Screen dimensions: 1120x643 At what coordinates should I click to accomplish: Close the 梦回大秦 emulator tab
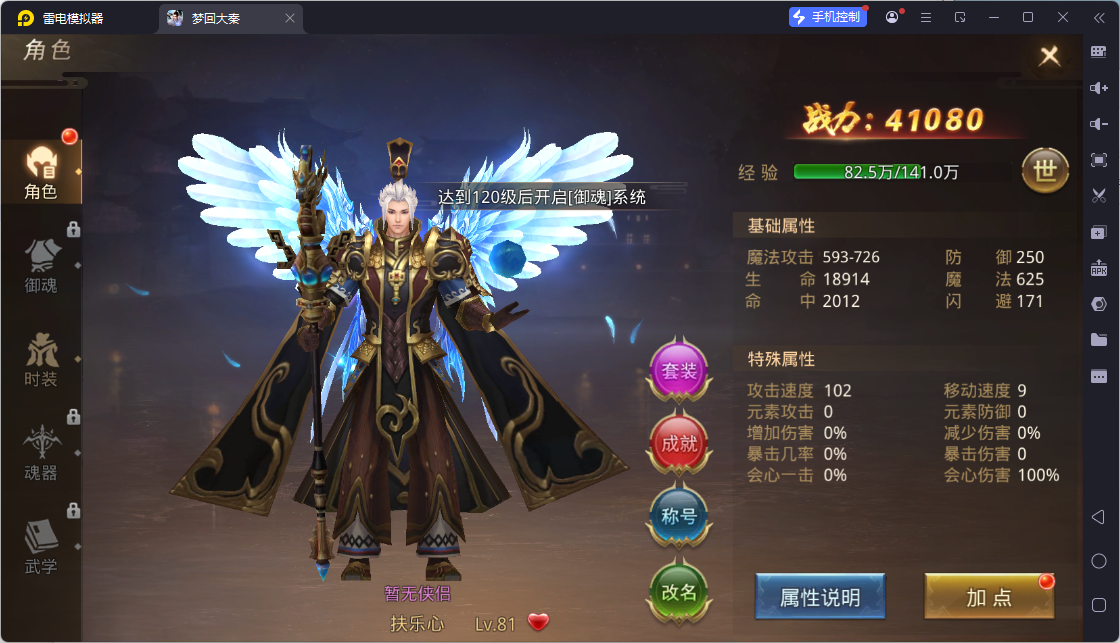(290, 18)
